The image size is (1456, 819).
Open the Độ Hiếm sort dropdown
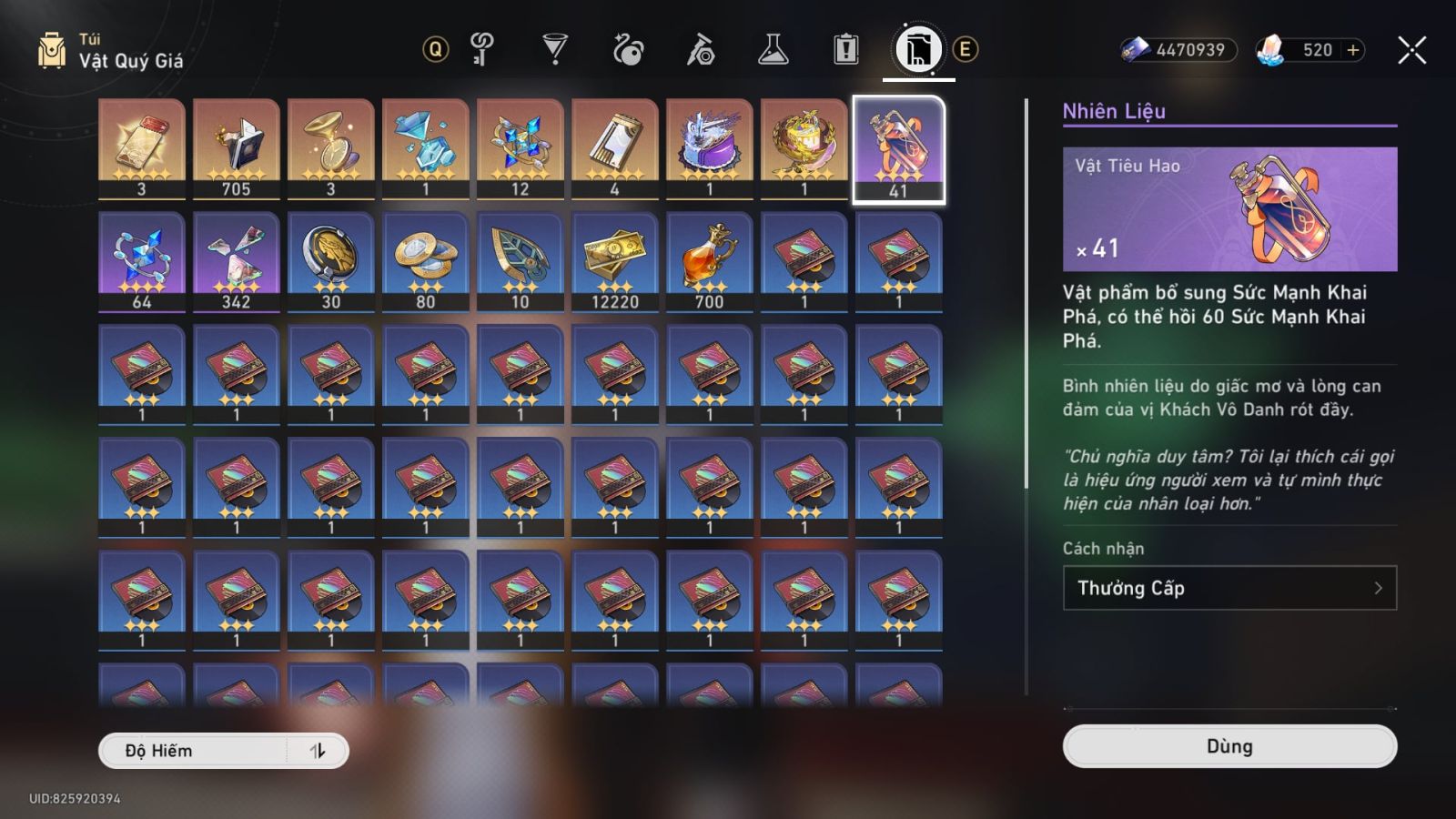point(193,751)
